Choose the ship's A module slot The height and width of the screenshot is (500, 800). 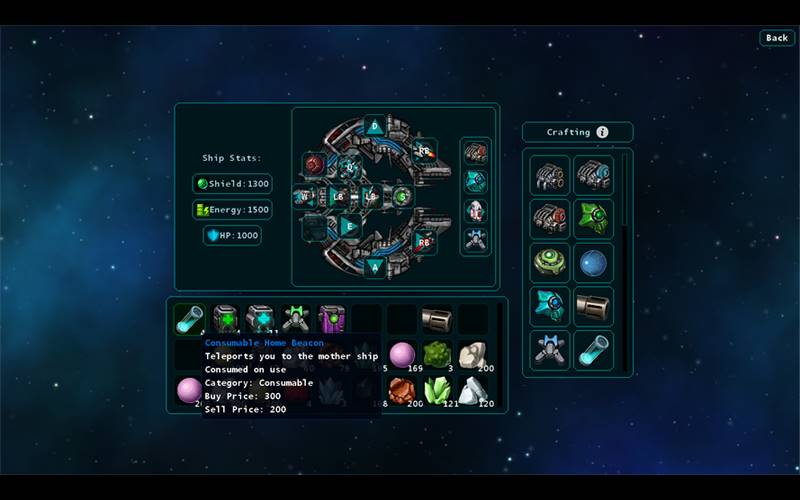coord(374,266)
